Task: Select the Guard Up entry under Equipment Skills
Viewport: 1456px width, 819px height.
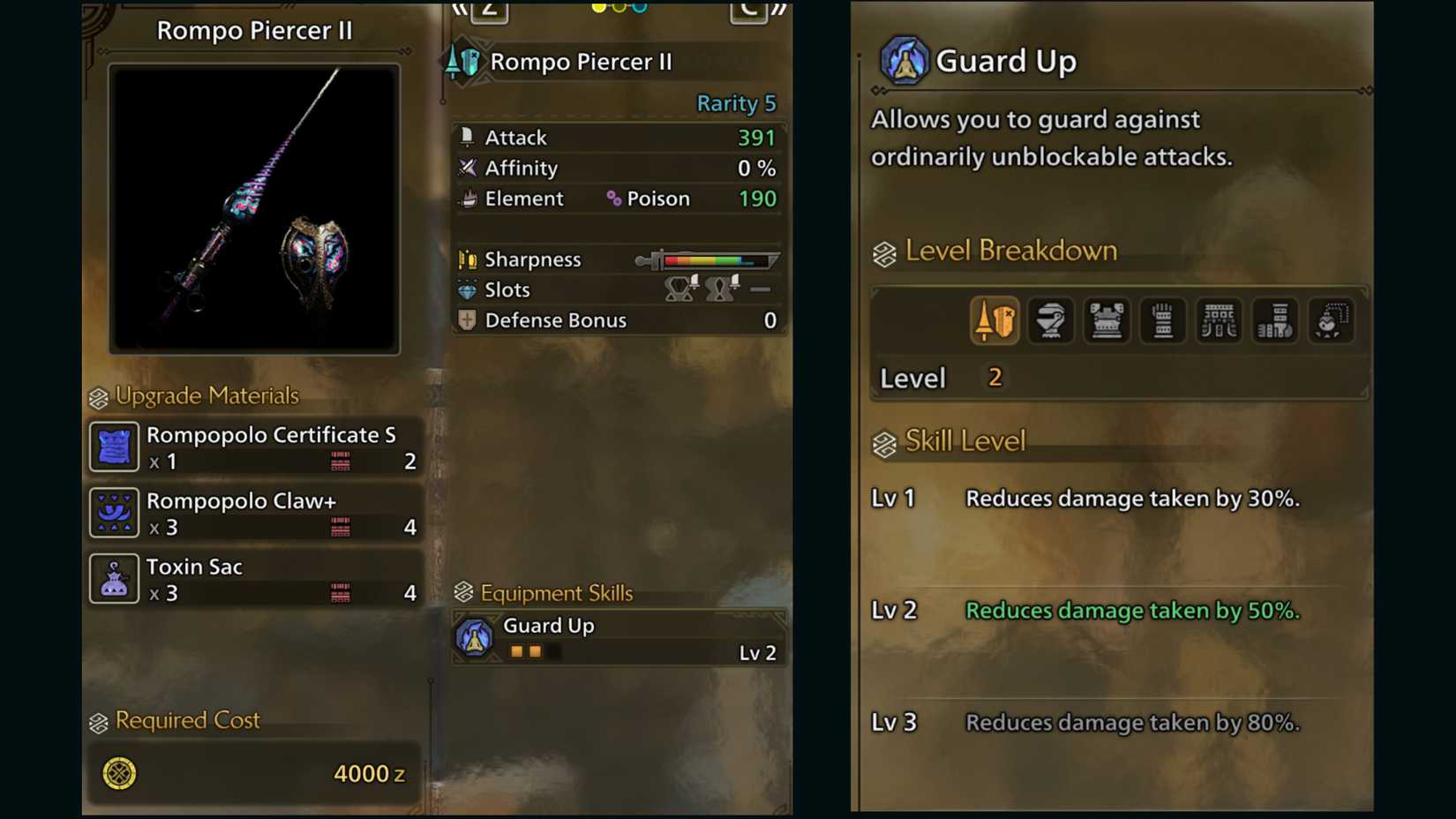Action: [x=618, y=635]
